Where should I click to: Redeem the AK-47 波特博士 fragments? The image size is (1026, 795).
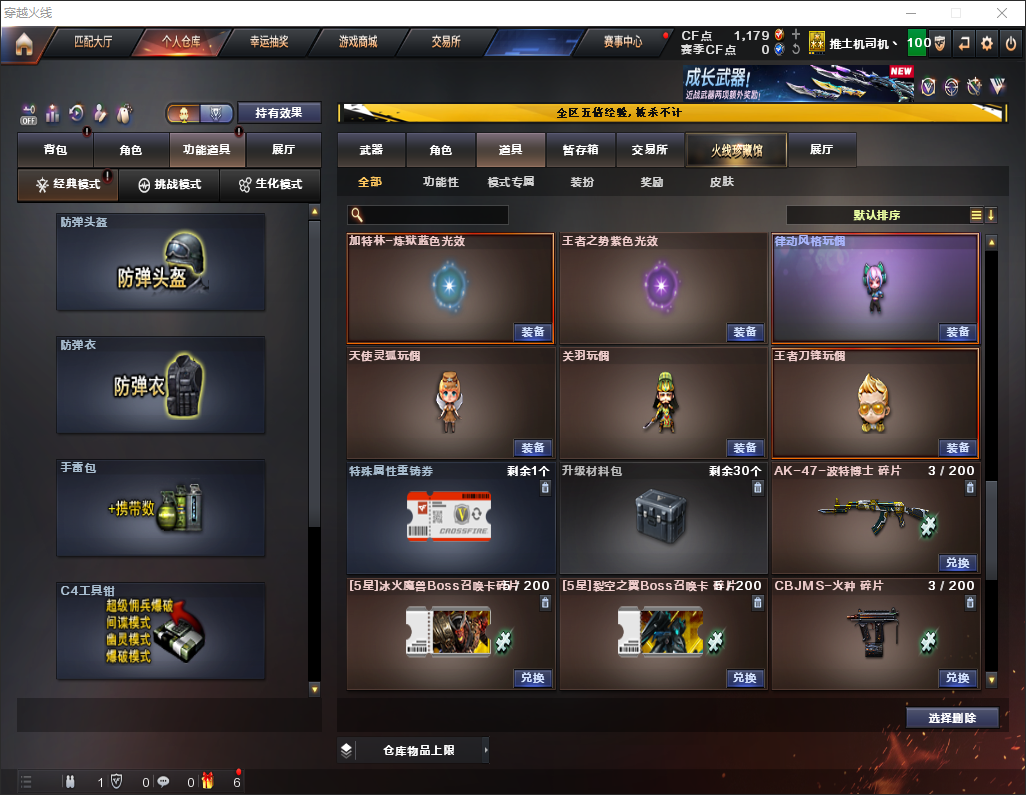click(958, 563)
